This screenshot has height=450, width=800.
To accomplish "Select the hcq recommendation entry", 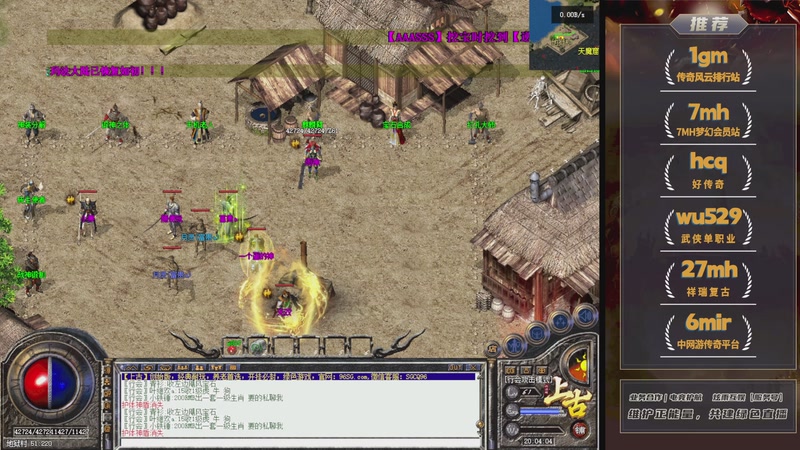I will click(x=709, y=168).
